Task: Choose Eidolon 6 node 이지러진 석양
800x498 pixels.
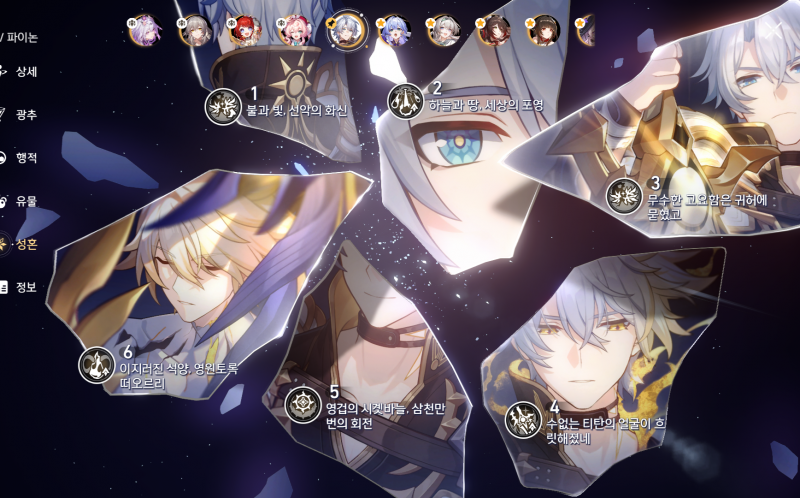Action: click(x=97, y=365)
